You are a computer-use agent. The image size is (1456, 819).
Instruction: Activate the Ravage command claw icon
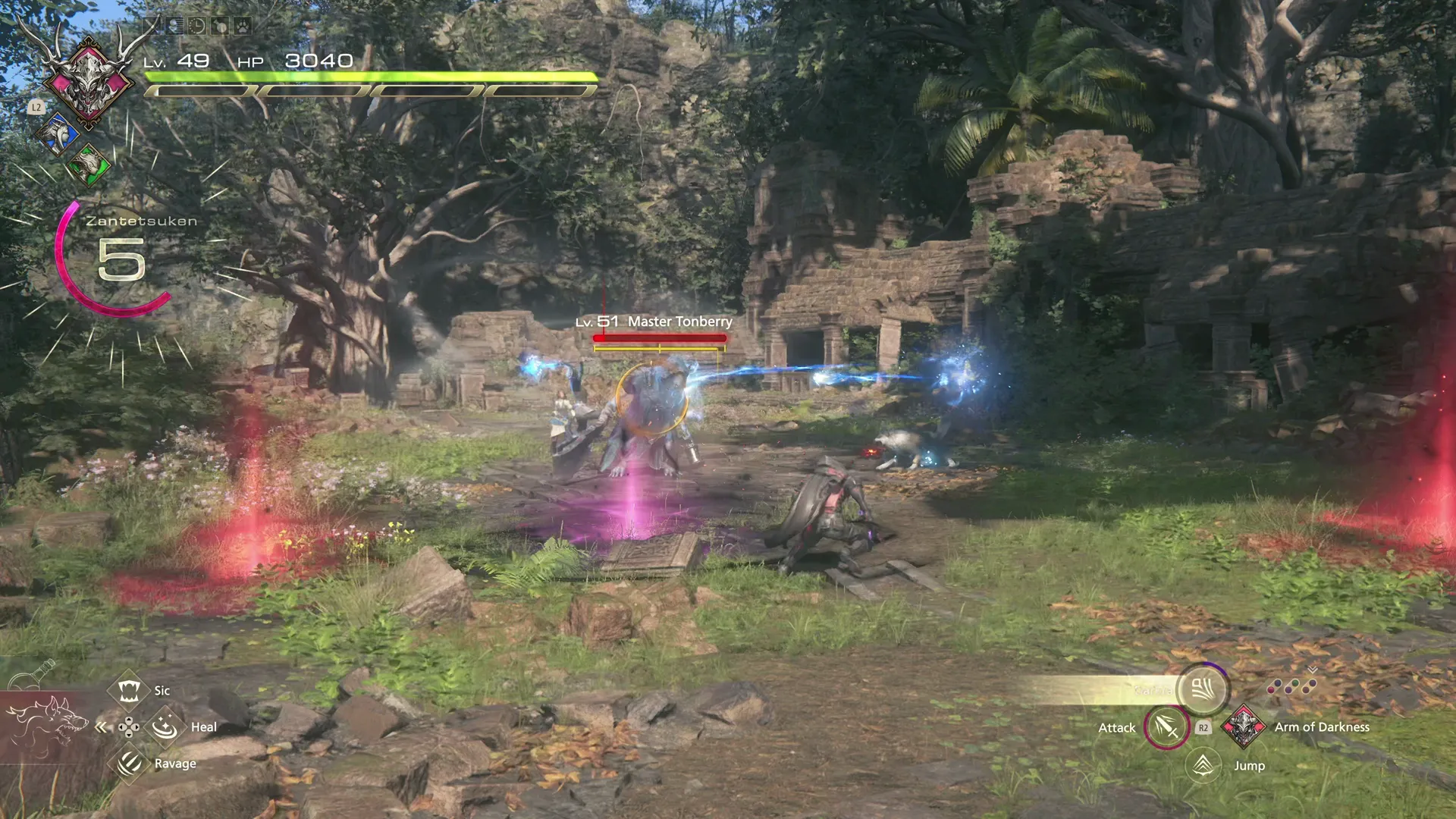[129, 765]
